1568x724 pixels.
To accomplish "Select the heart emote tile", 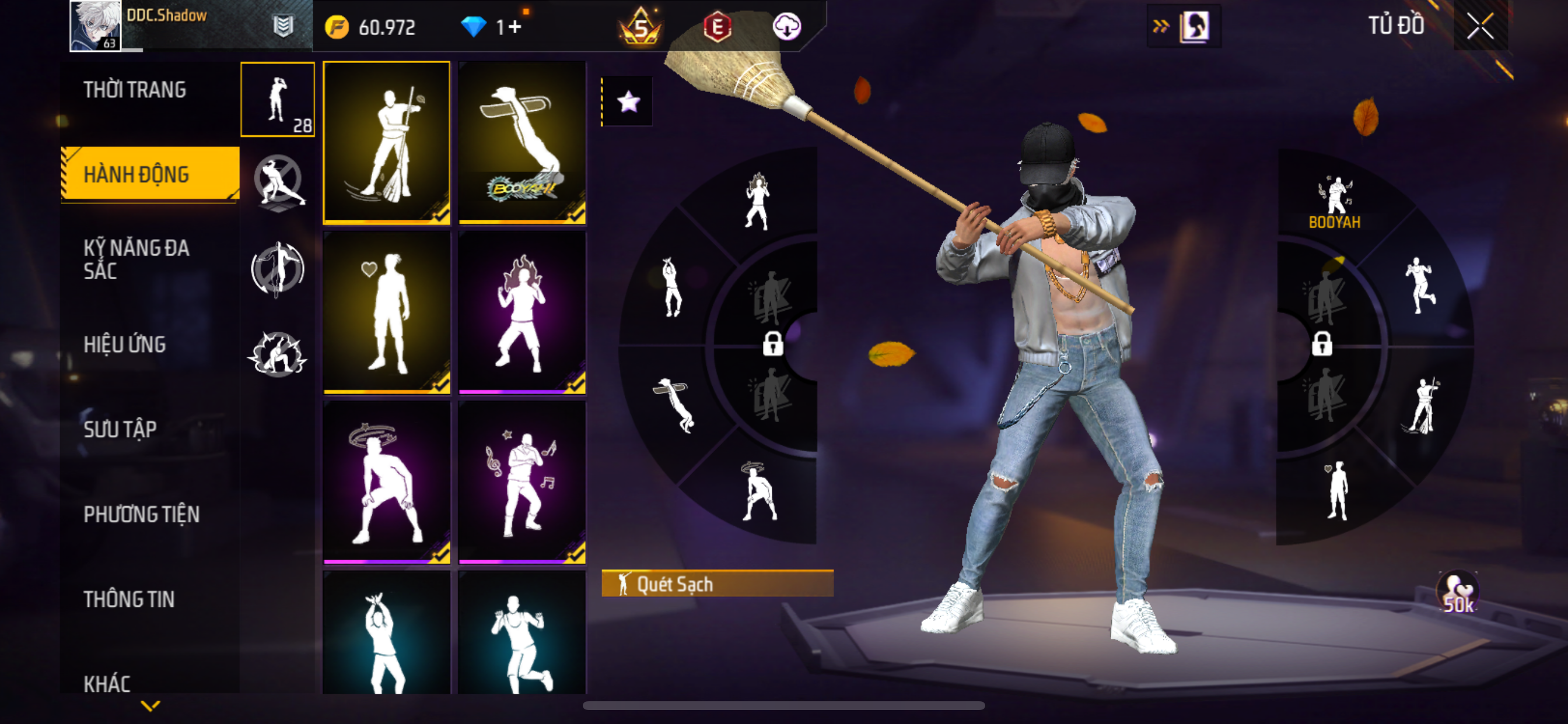I will coord(387,312).
